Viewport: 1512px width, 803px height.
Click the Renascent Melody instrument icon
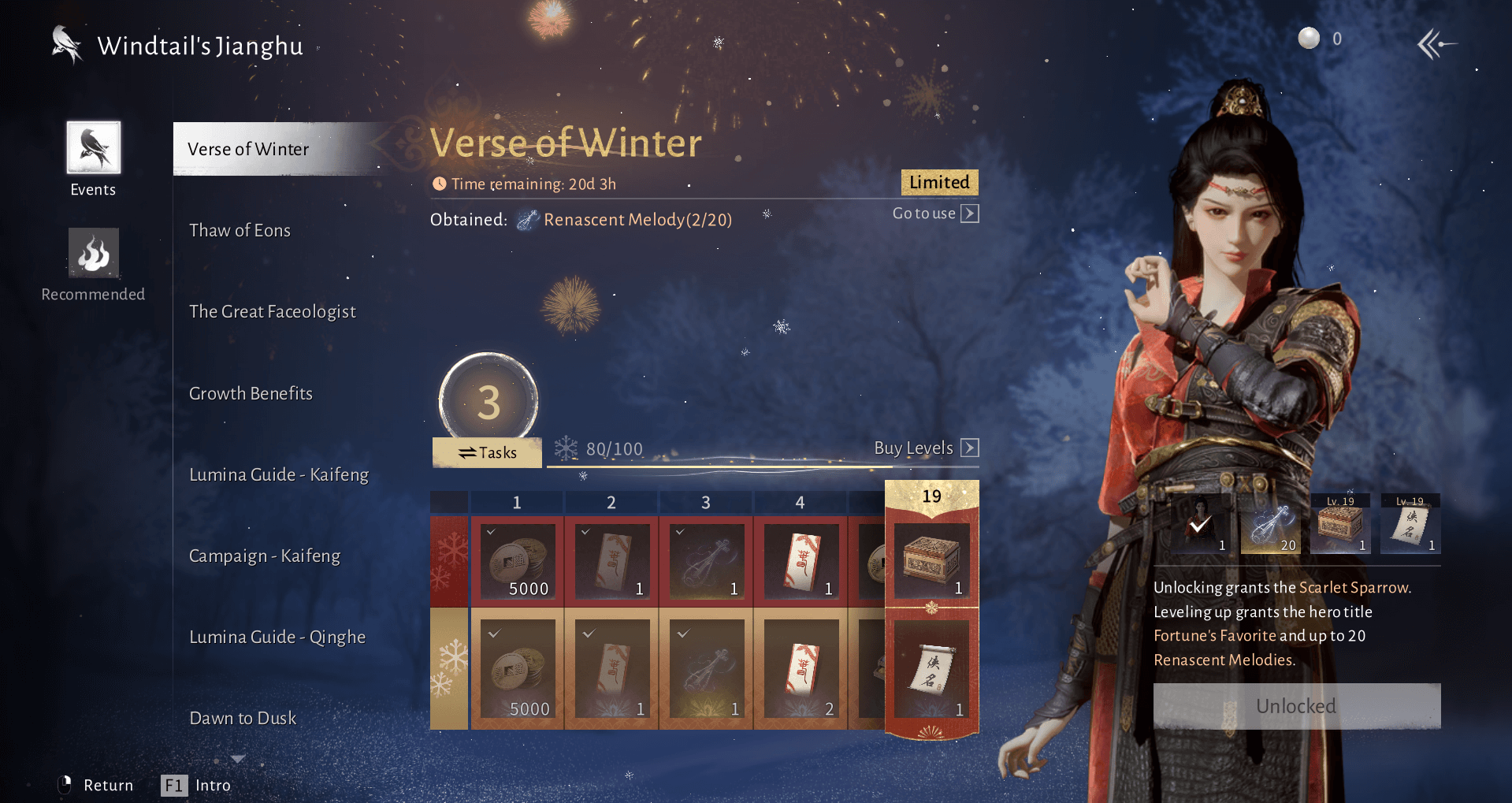[529, 219]
